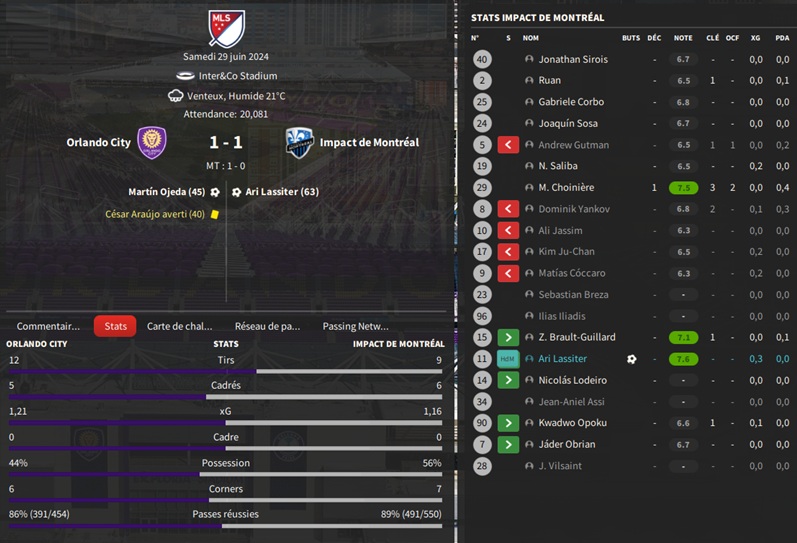Select Ari Lassiter in player list
The height and width of the screenshot is (543, 797).
[562, 359]
